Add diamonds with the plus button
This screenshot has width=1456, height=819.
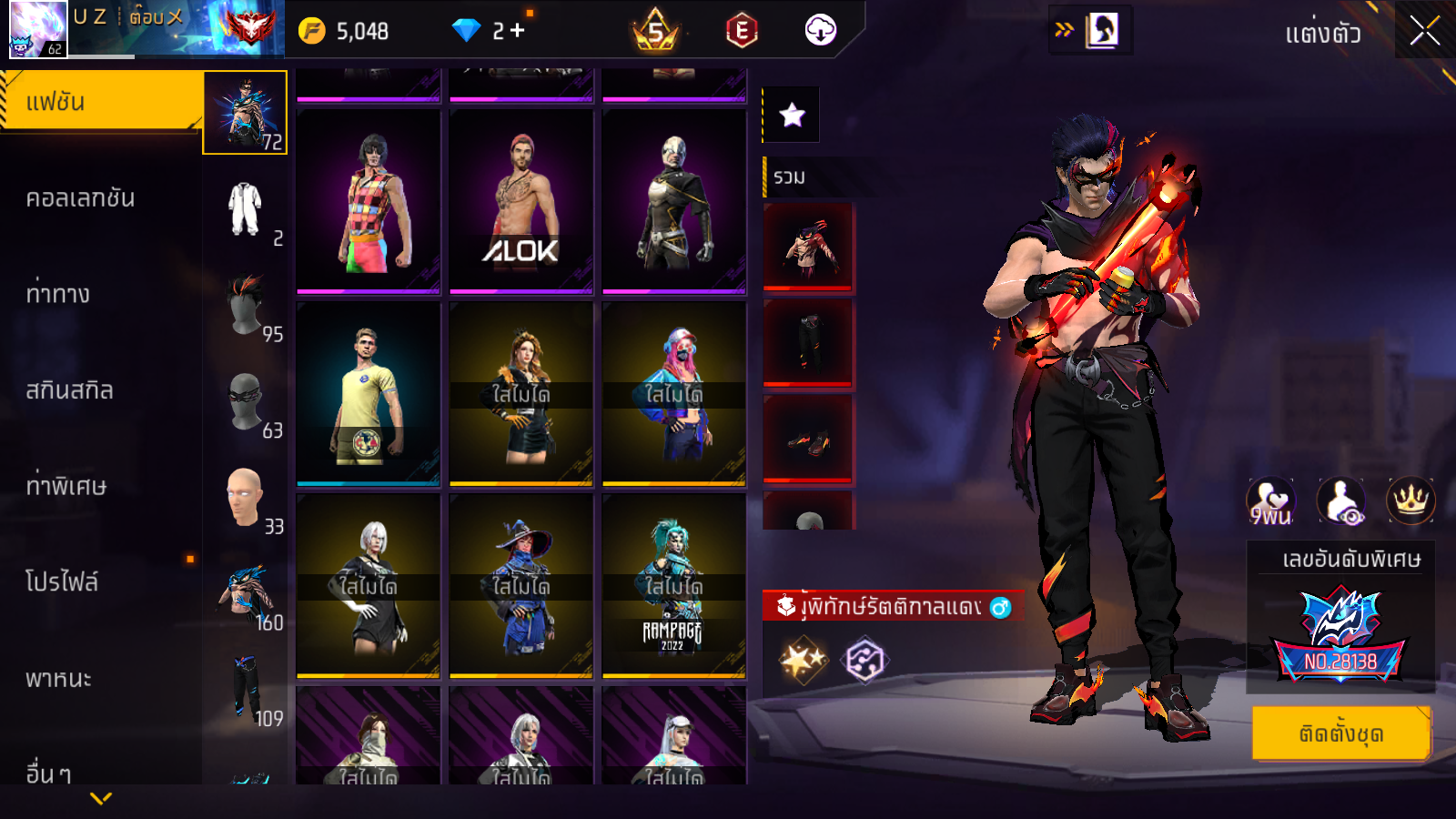517,31
